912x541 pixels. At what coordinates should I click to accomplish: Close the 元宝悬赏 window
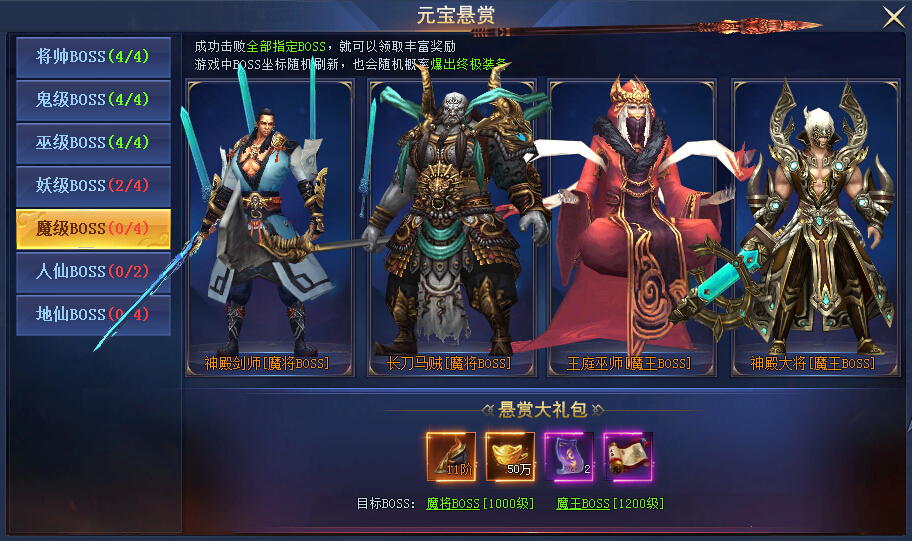click(892, 17)
